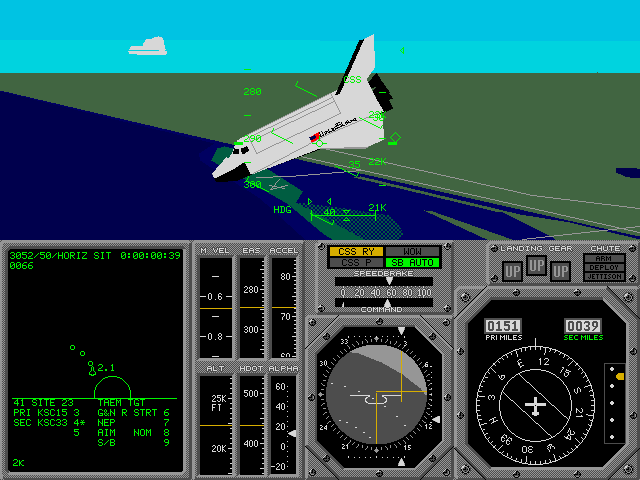
Task: Toggle the CSS RY control button
Action: pos(355,252)
